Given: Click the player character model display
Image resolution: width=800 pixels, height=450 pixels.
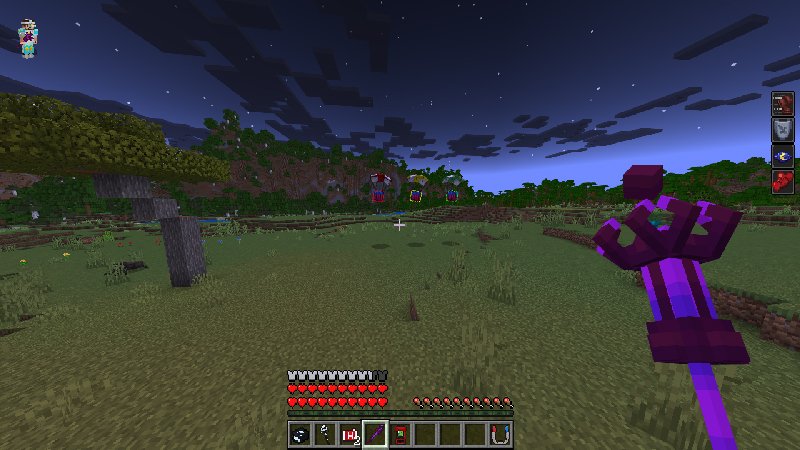Looking at the screenshot, I should [x=28, y=38].
